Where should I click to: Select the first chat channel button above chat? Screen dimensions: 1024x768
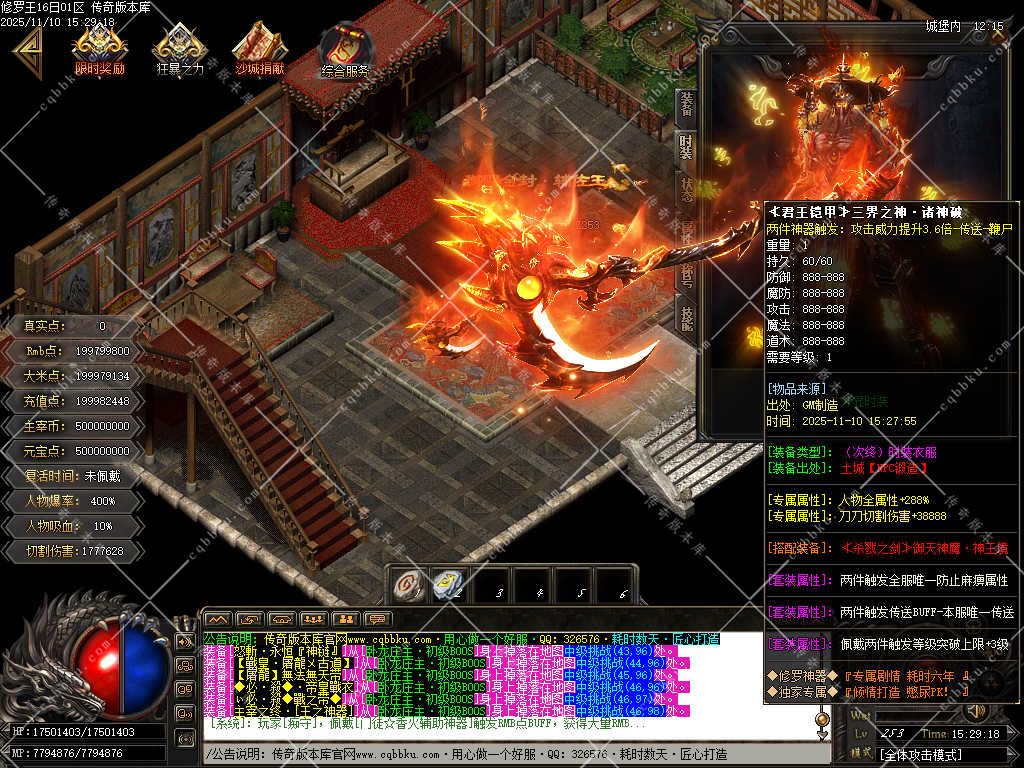click(x=217, y=619)
